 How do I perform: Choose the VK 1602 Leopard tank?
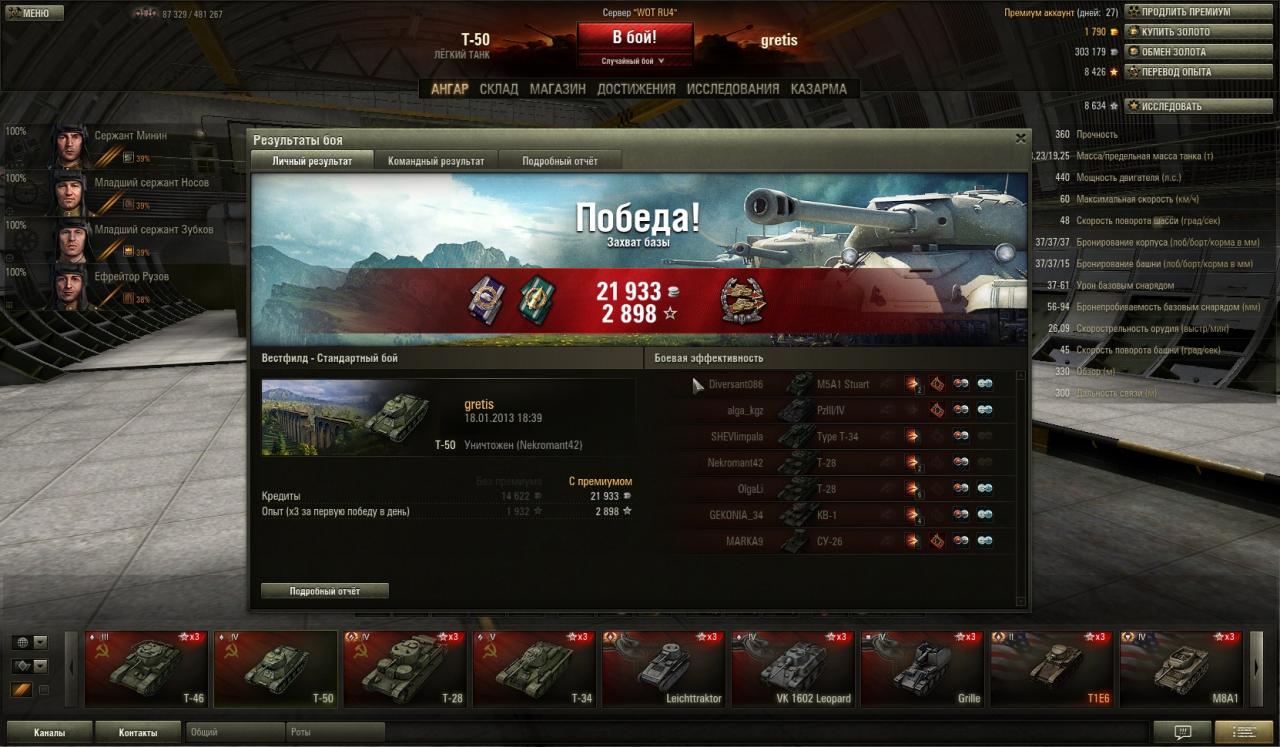(x=793, y=669)
